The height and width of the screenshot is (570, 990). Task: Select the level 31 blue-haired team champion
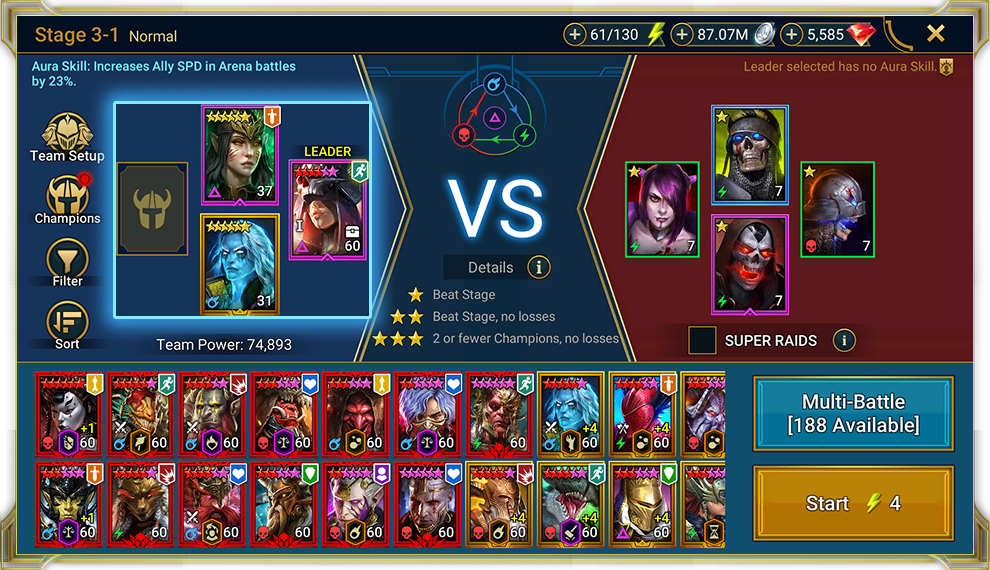(x=240, y=263)
